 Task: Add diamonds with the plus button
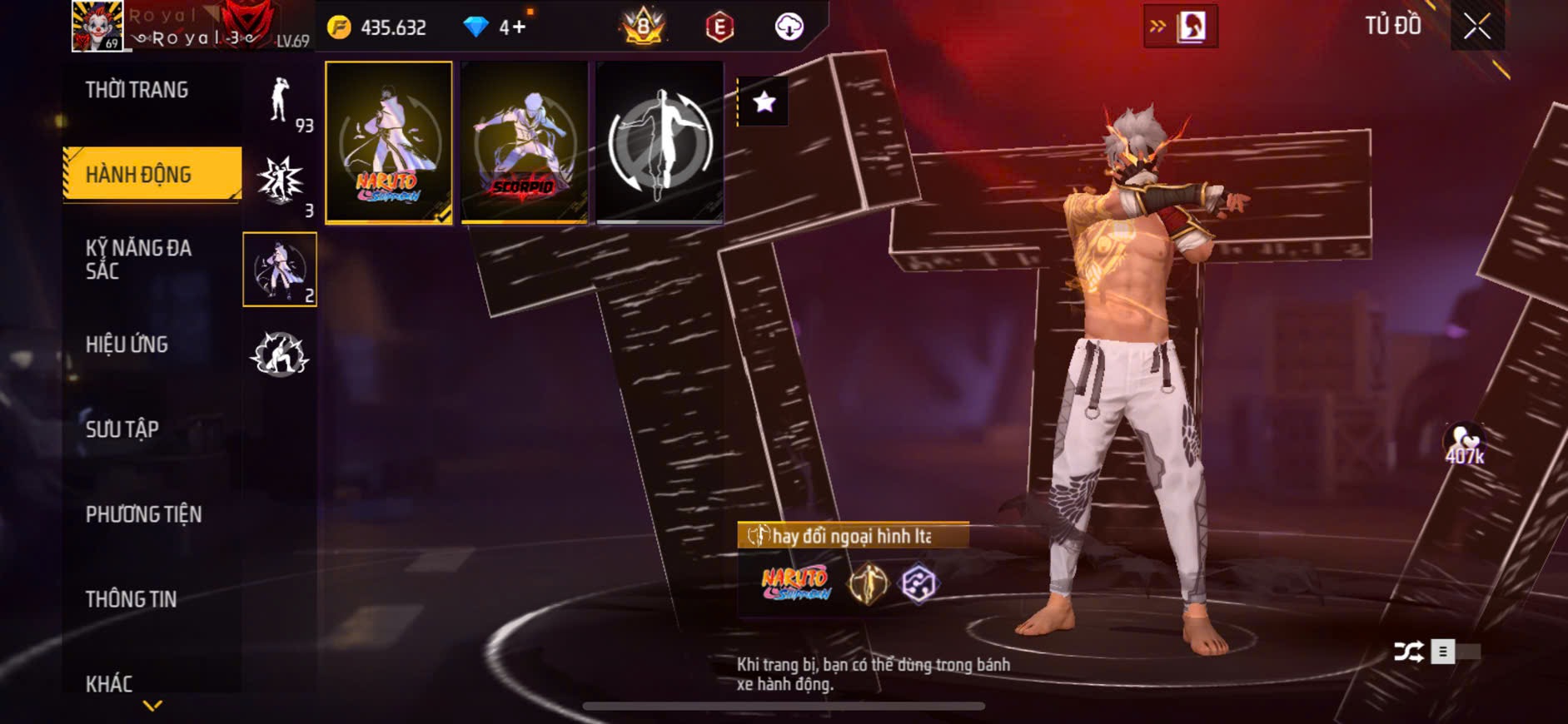[518, 27]
